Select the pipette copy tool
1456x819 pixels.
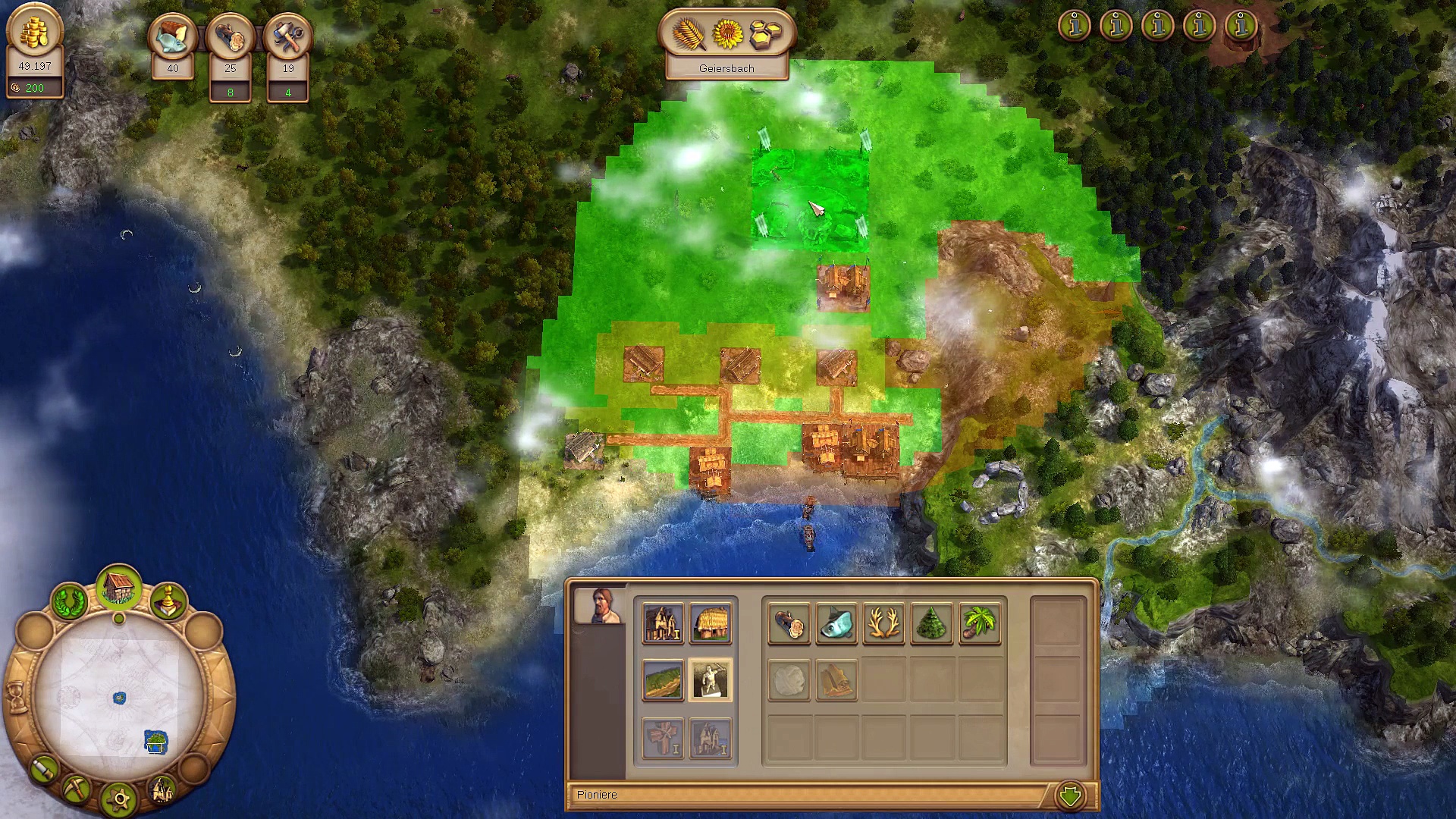point(45,770)
